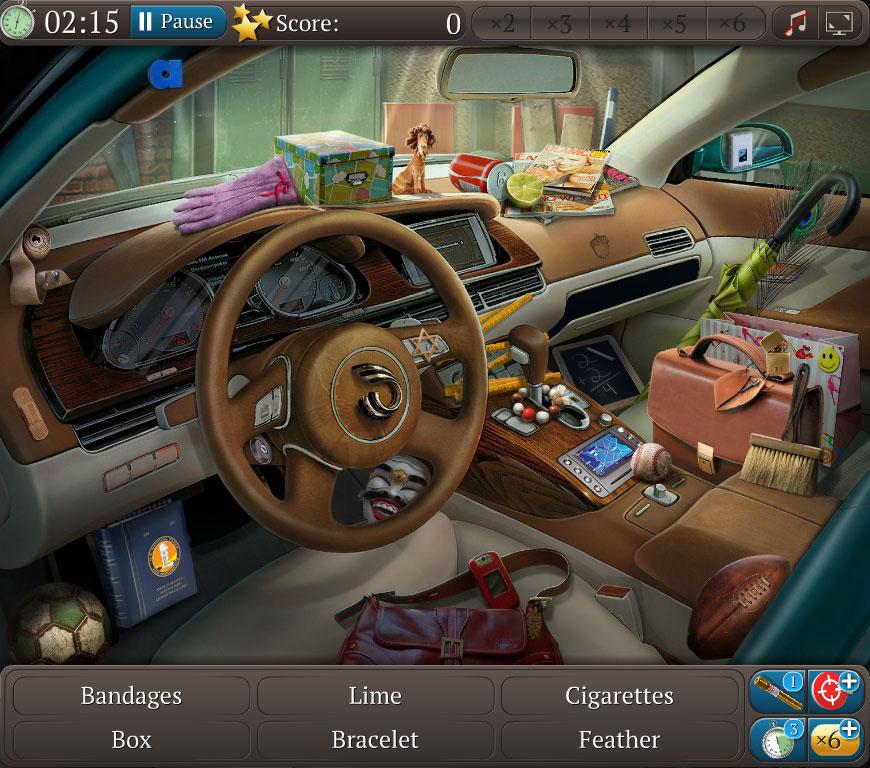Activate the gold x6 multiplier bonus

pyautogui.click(x=835, y=739)
